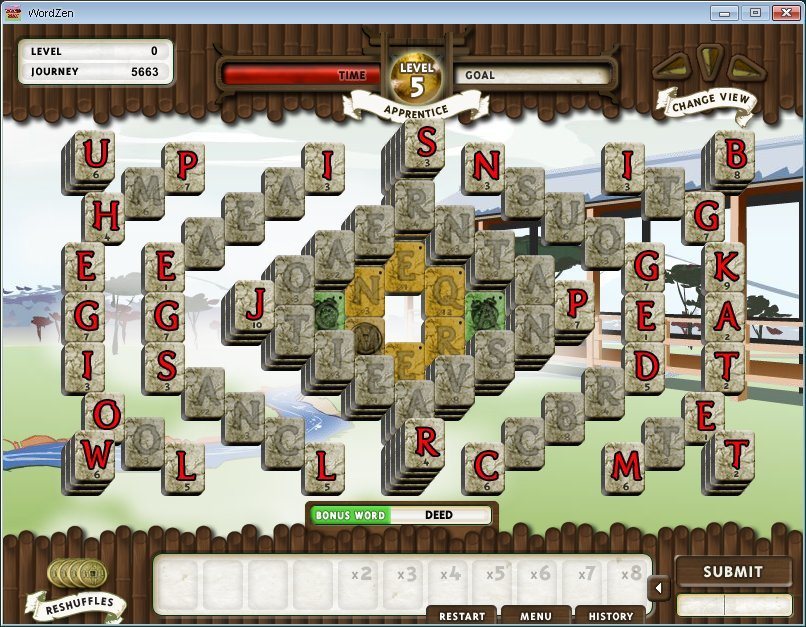Click the backspace arrow beside word tray
Image resolution: width=806 pixels, height=627 pixels.
[659, 587]
